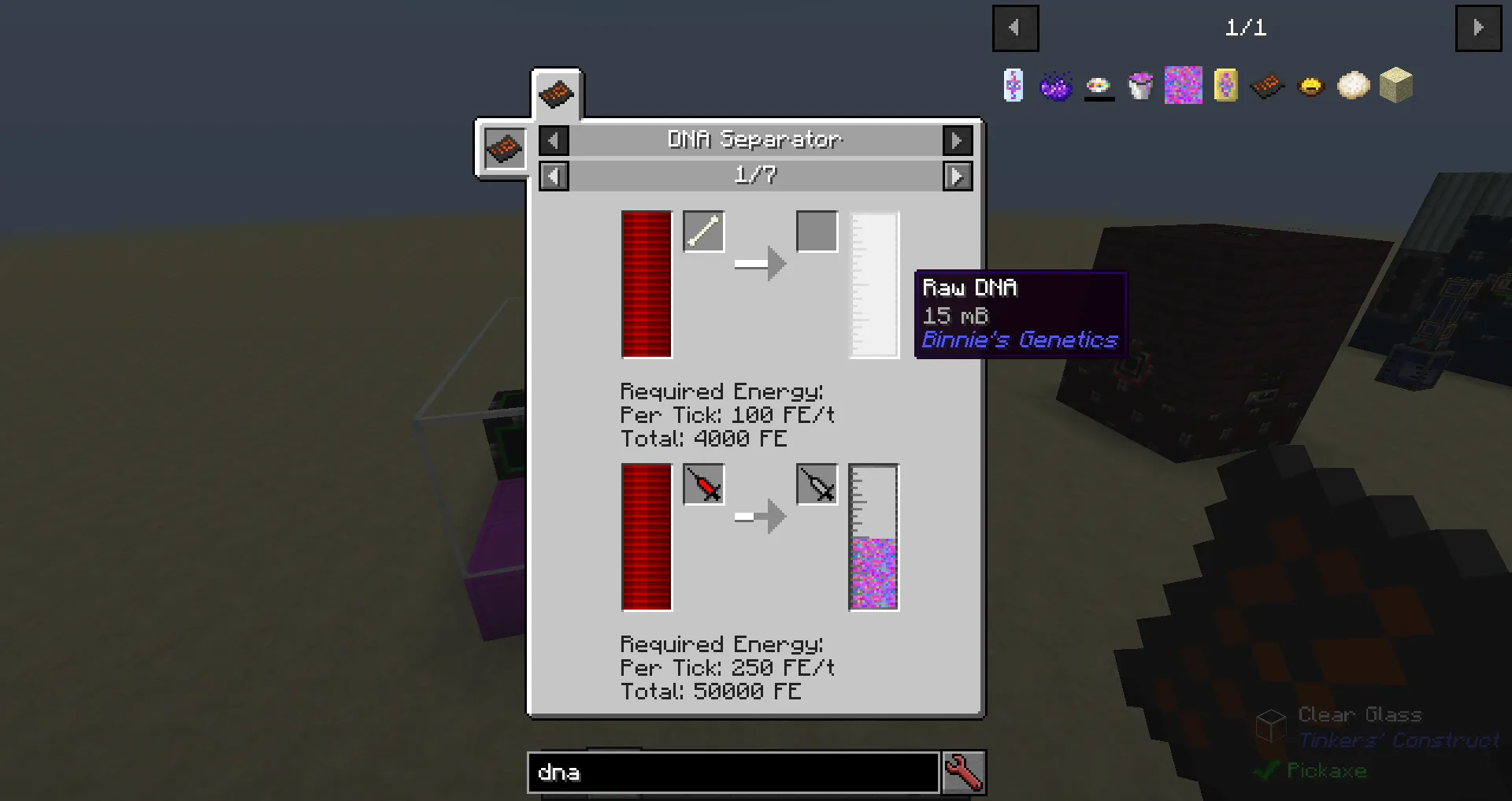Switch to the left crafting station tab
The width and height of the screenshot is (1512, 801).
504,148
